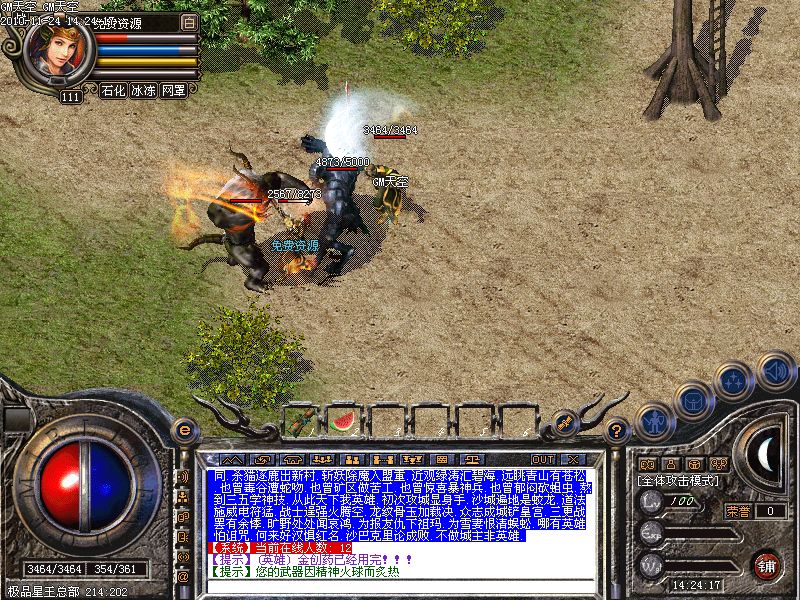The width and height of the screenshot is (800, 600).
Task: Click the 石化 petrify button under portrait
Action: 113,90
